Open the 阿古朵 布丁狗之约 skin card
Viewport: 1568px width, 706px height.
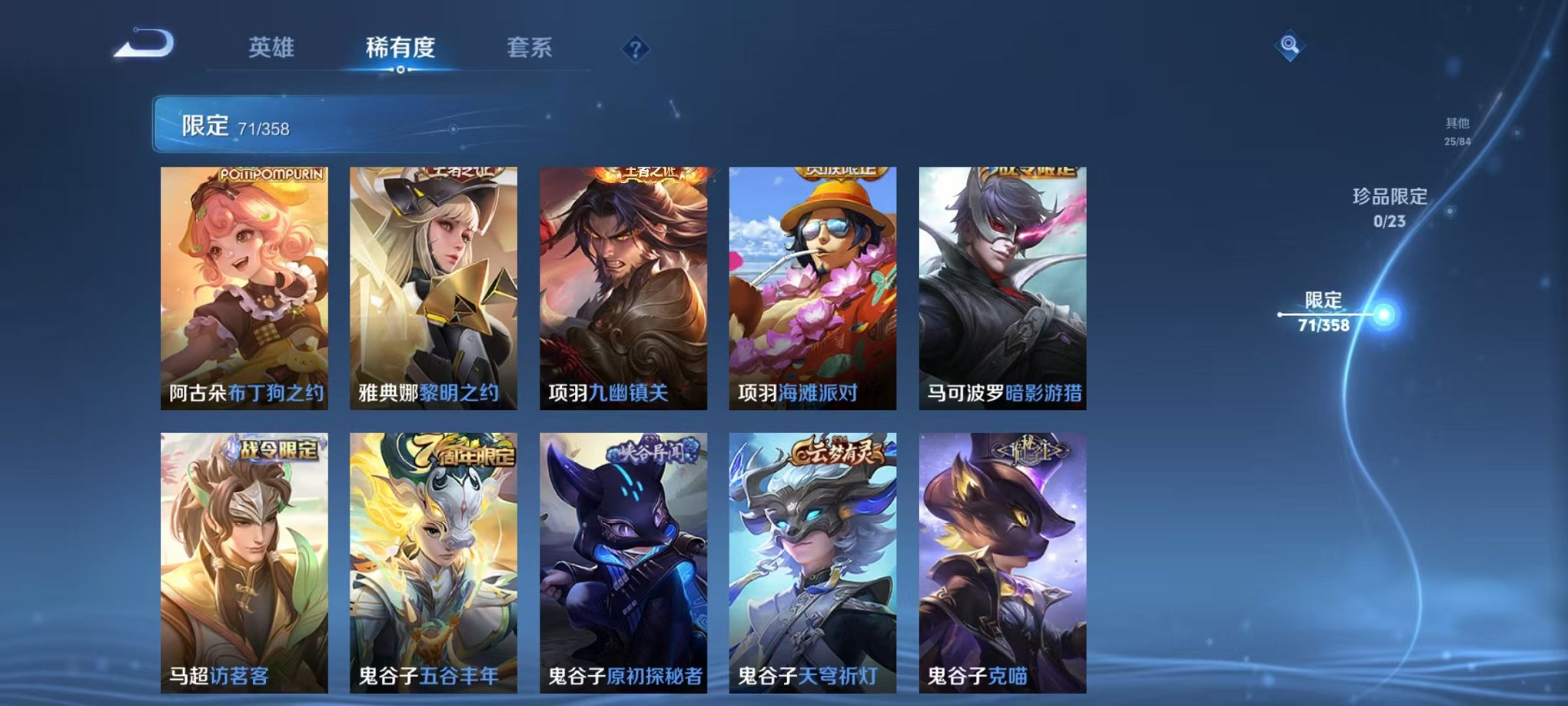(244, 285)
